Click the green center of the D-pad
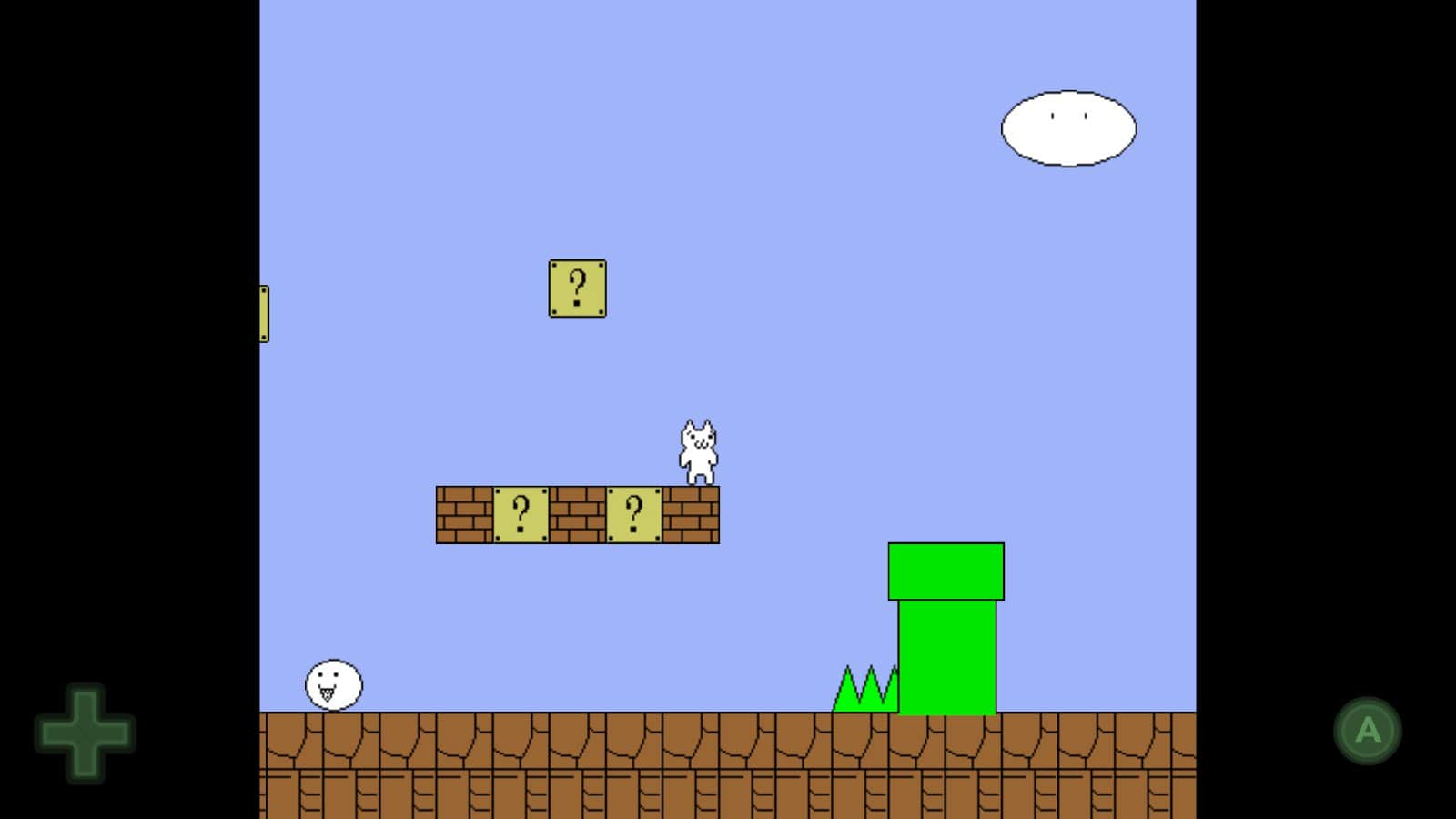Viewport: 1456px width, 819px height. tap(85, 730)
